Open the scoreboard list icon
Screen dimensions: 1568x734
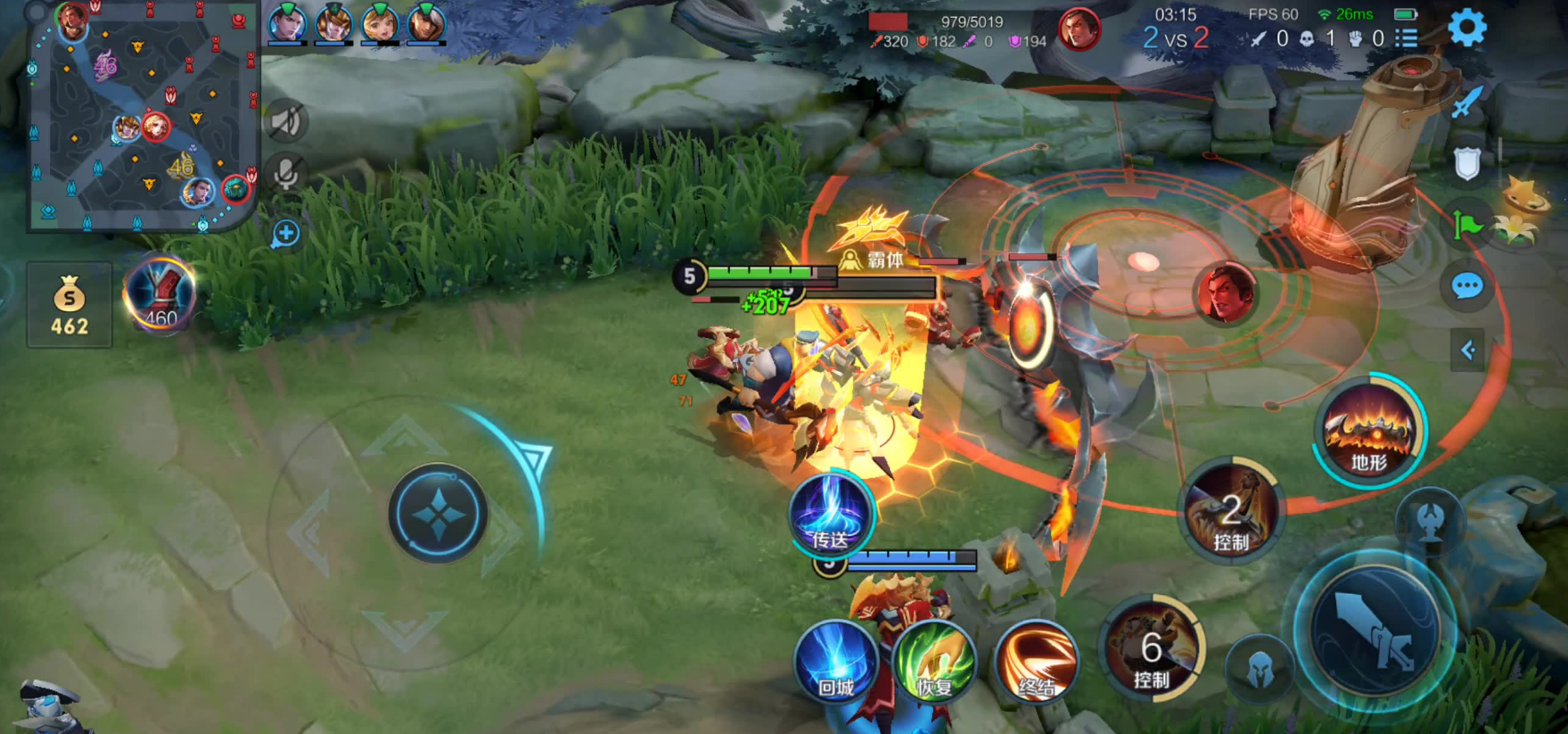pyautogui.click(x=1407, y=38)
